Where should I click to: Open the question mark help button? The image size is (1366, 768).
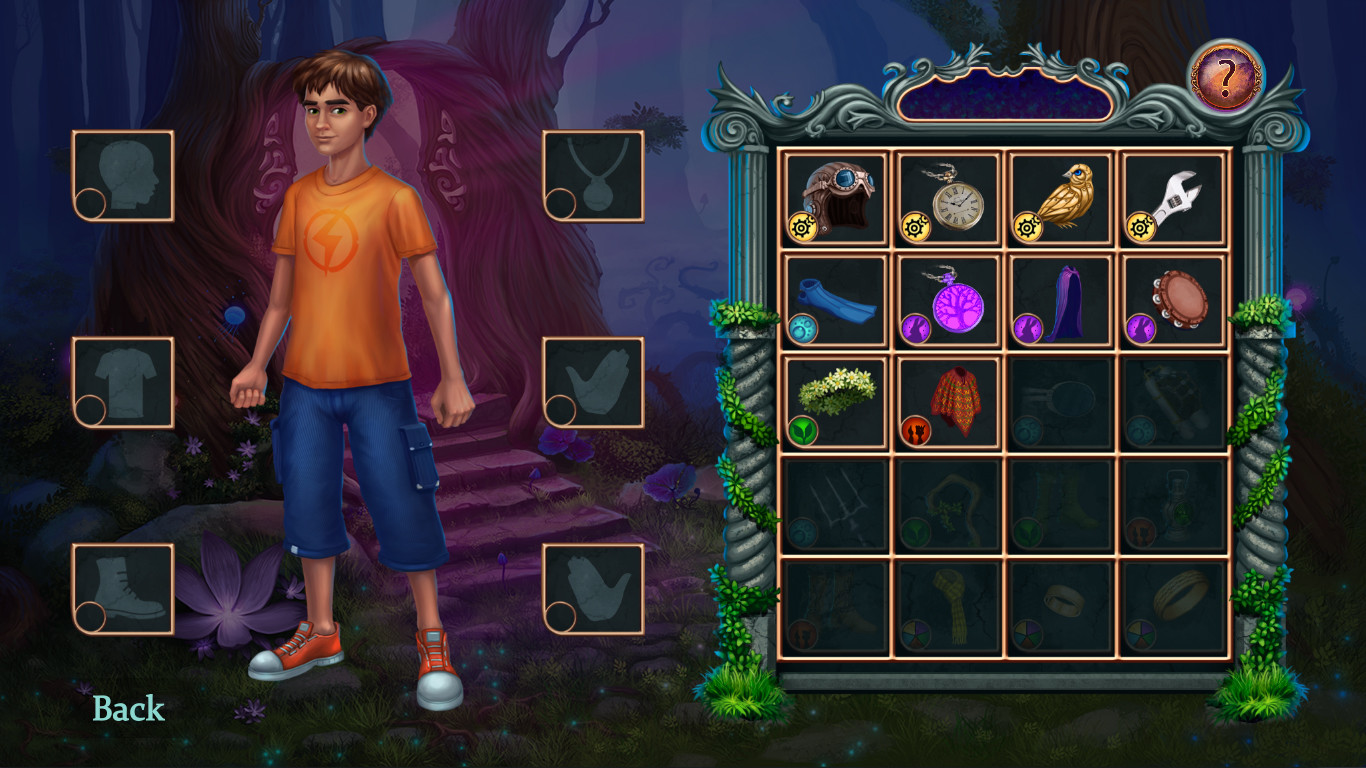[1226, 78]
